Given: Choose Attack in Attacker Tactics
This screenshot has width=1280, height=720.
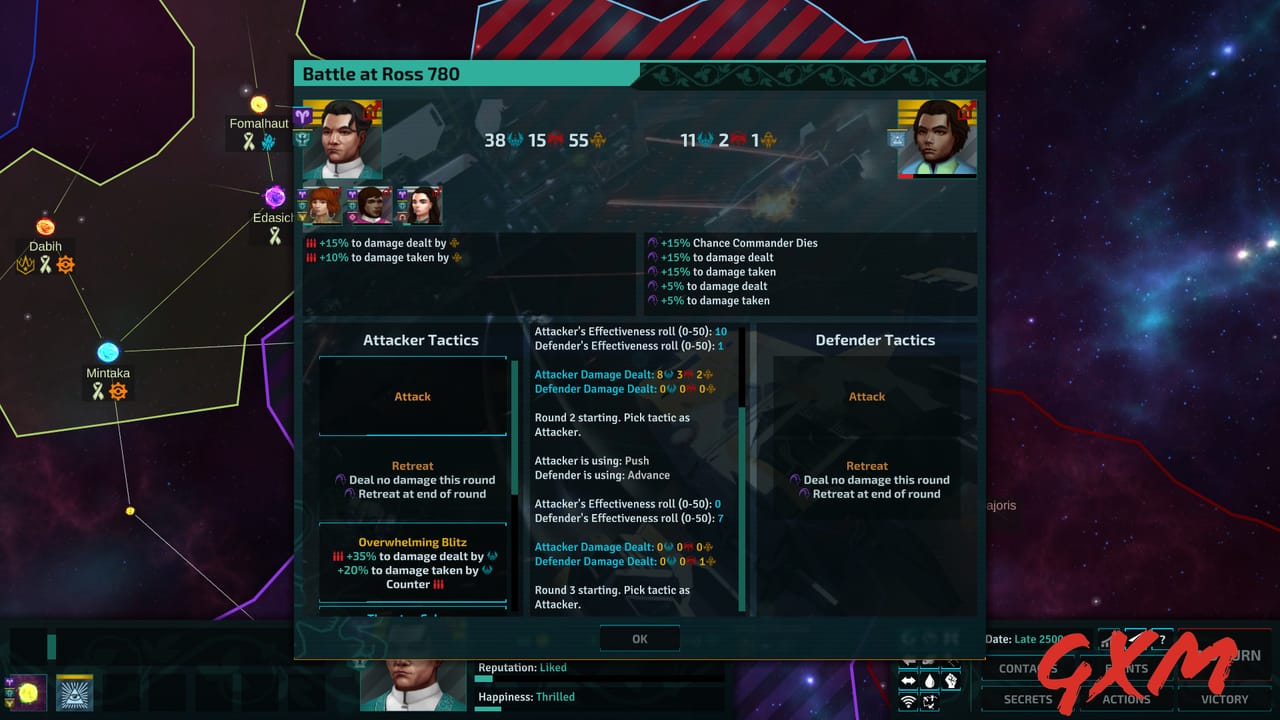Looking at the screenshot, I should [x=412, y=396].
